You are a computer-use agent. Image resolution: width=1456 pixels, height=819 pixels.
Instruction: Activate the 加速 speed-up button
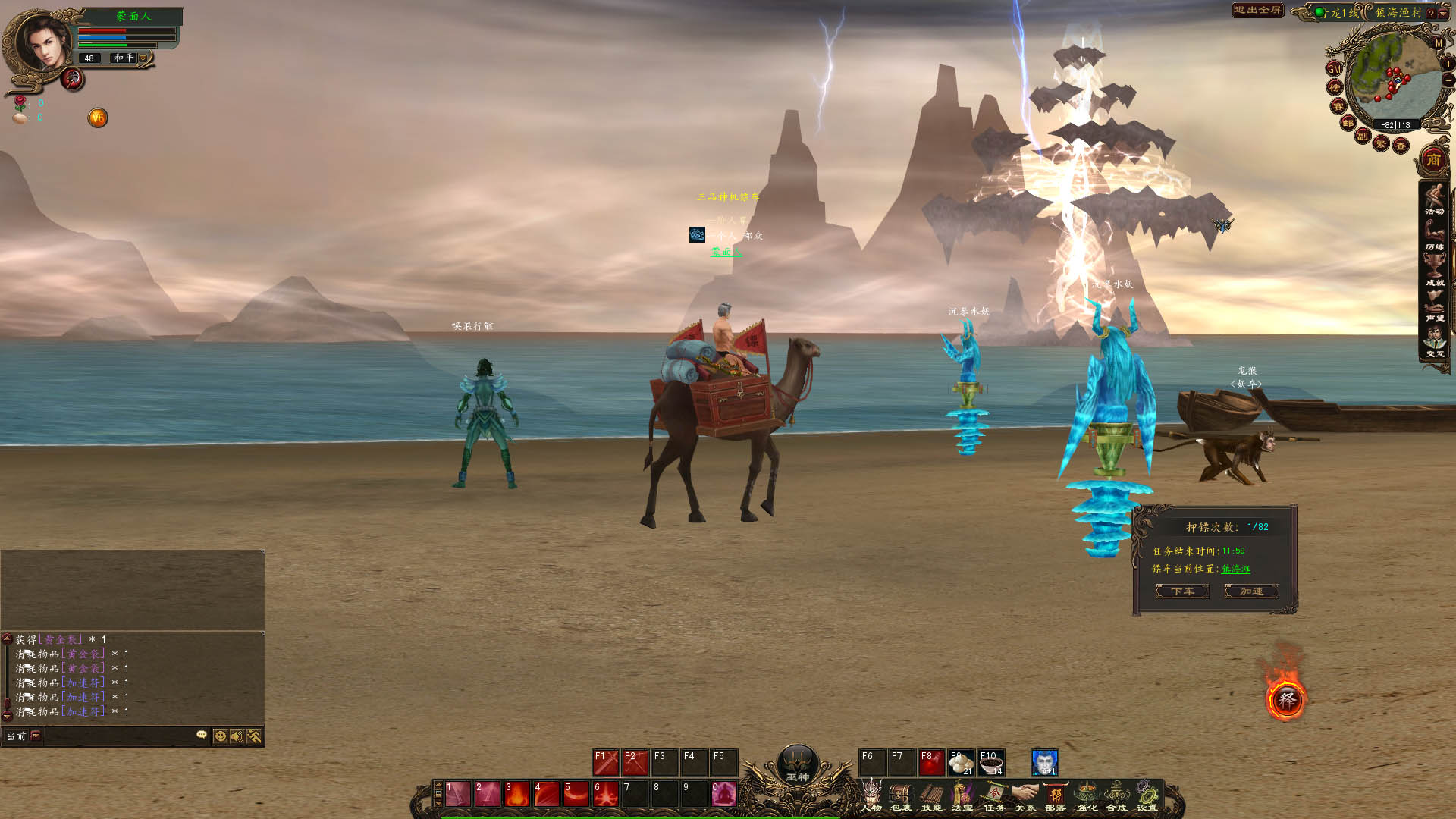pos(1251,591)
